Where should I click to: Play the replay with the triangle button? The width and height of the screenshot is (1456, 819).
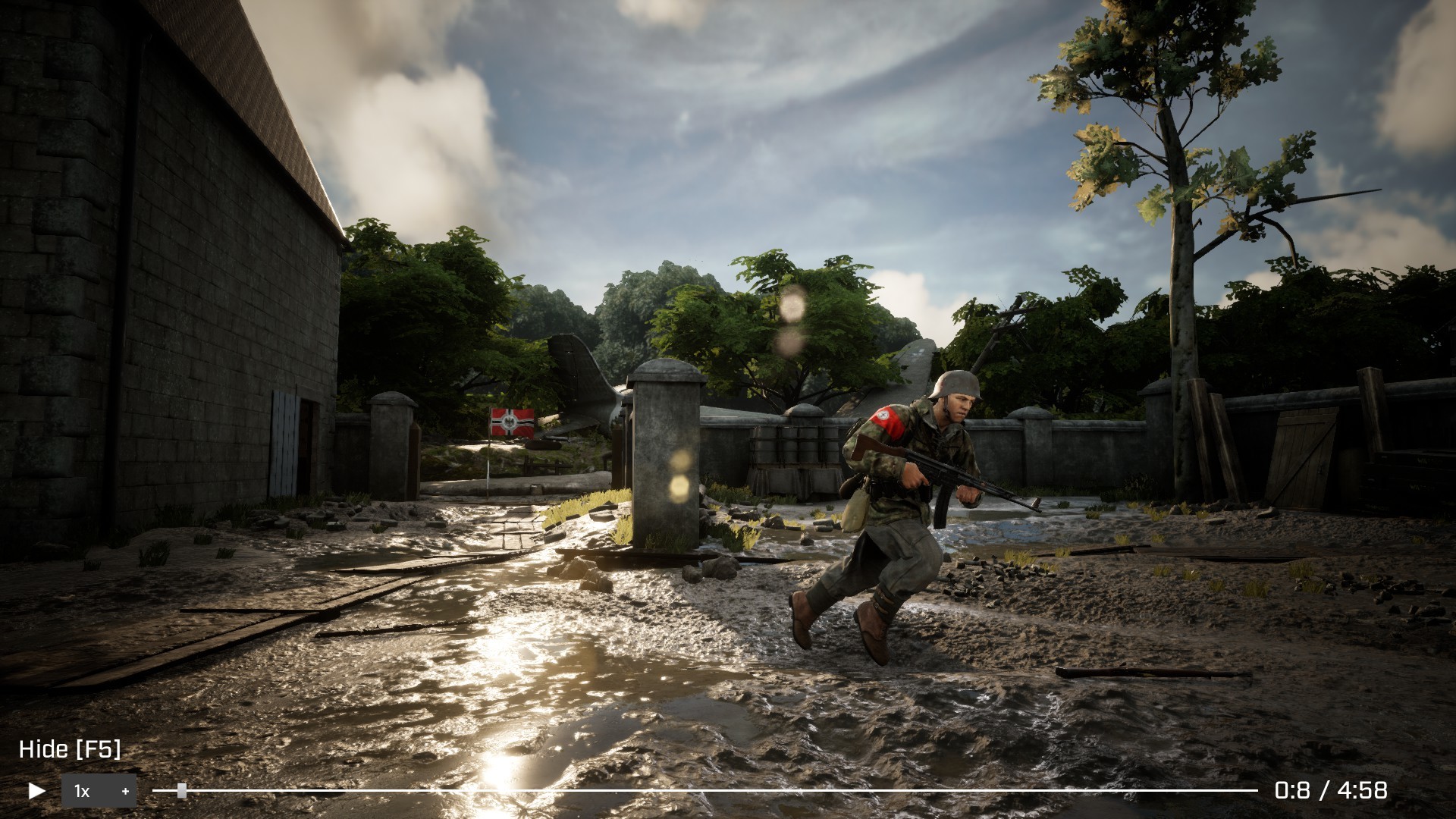36,791
